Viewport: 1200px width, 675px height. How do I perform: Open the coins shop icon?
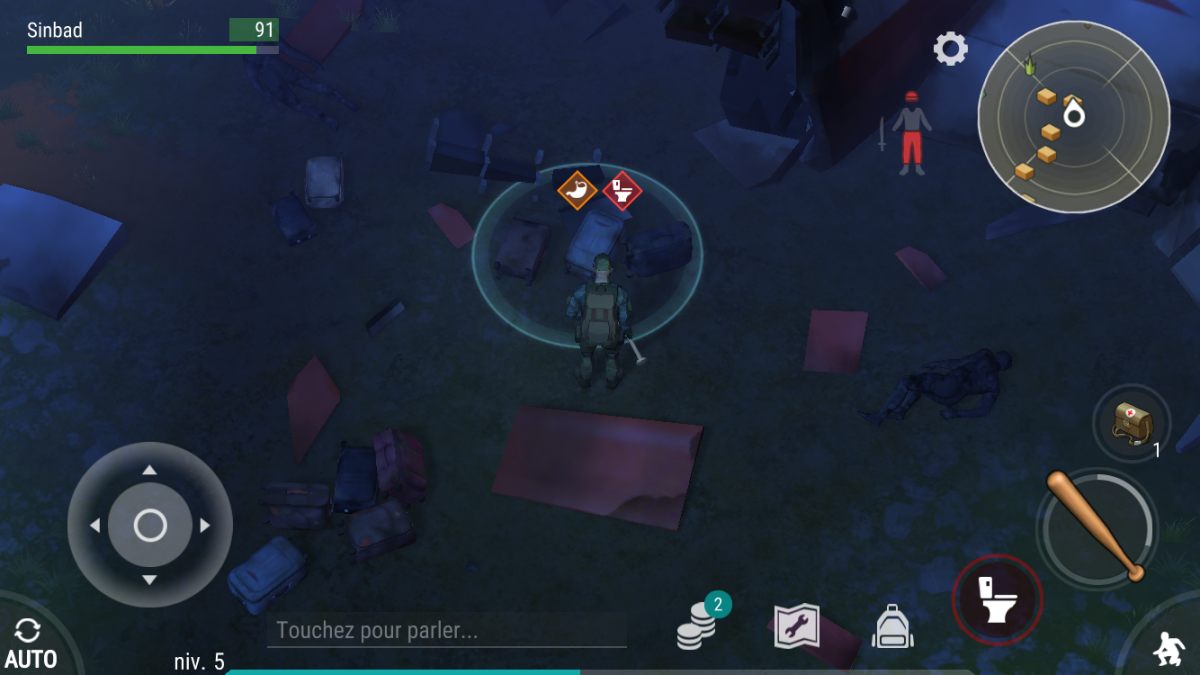point(698,627)
